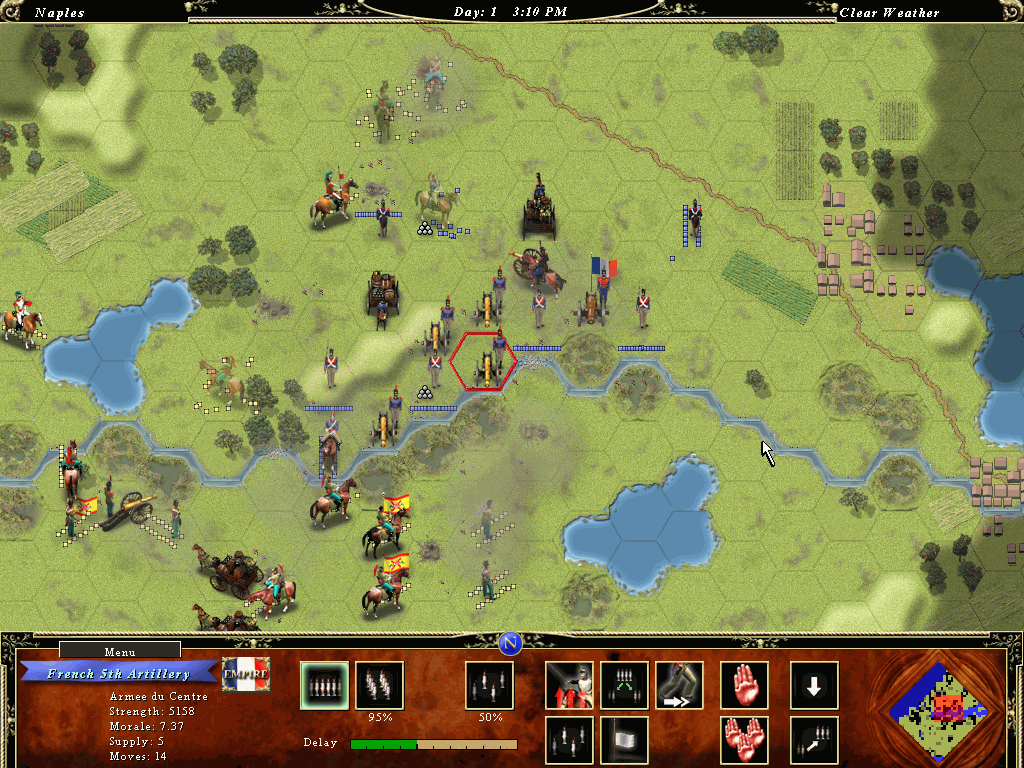Open the Menu button
This screenshot has width=1024, height=768.
(x=120, y=652)
